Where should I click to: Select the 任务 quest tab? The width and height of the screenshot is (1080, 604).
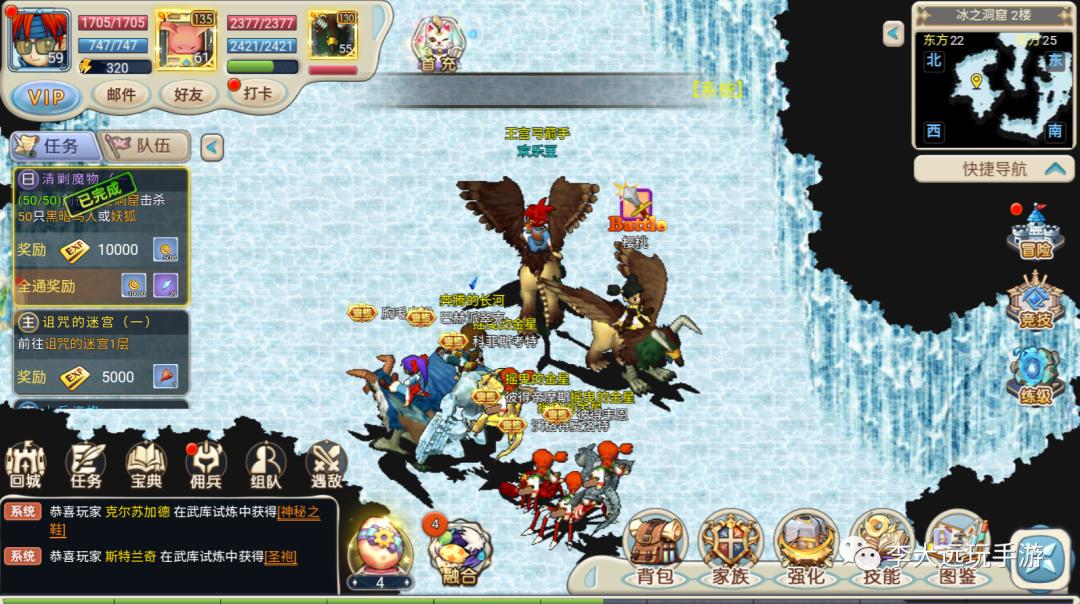pyautogui.click(x=55, y=146)
